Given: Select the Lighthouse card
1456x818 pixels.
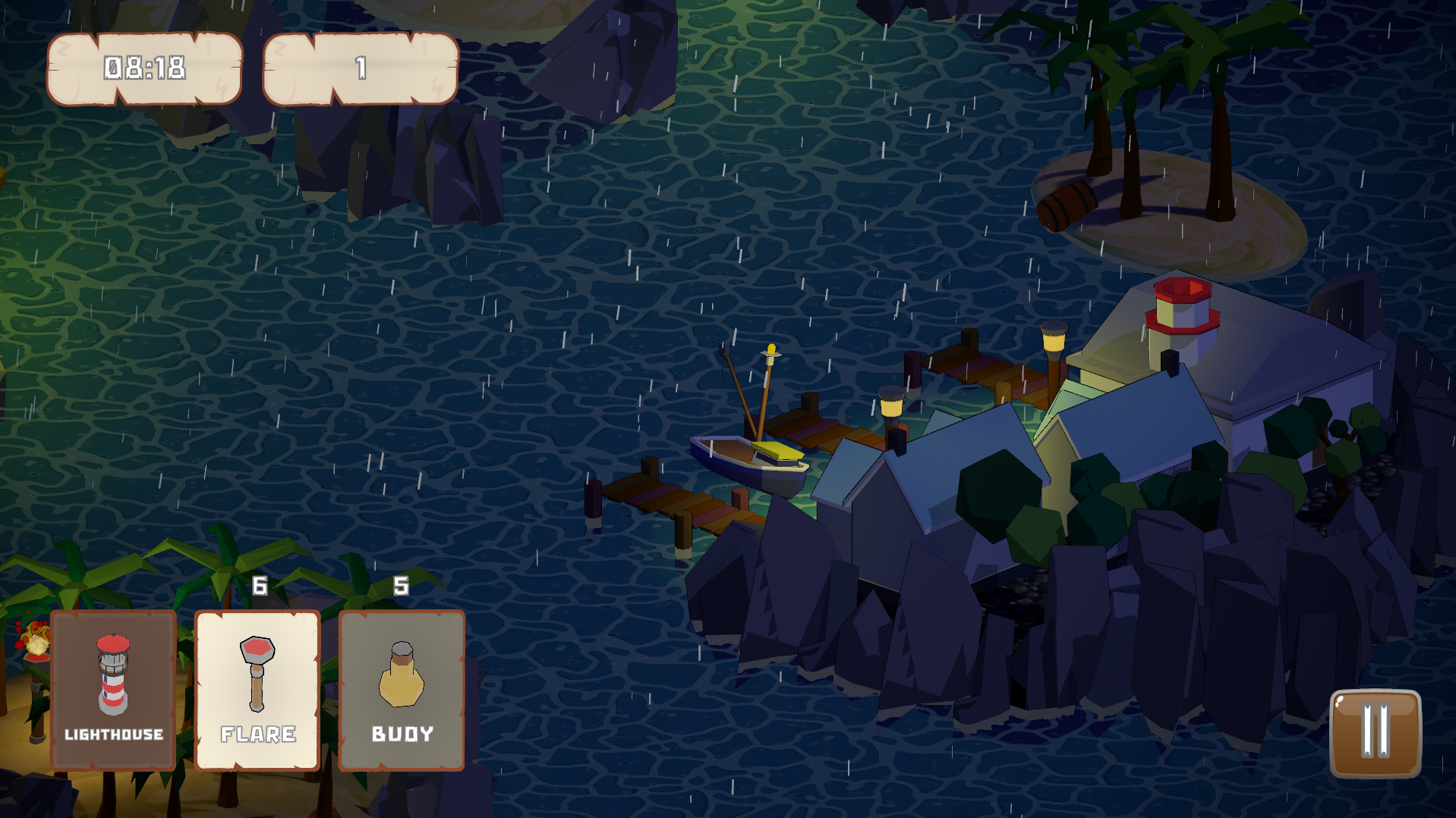Looking at the screenshot, I should 113,690.
